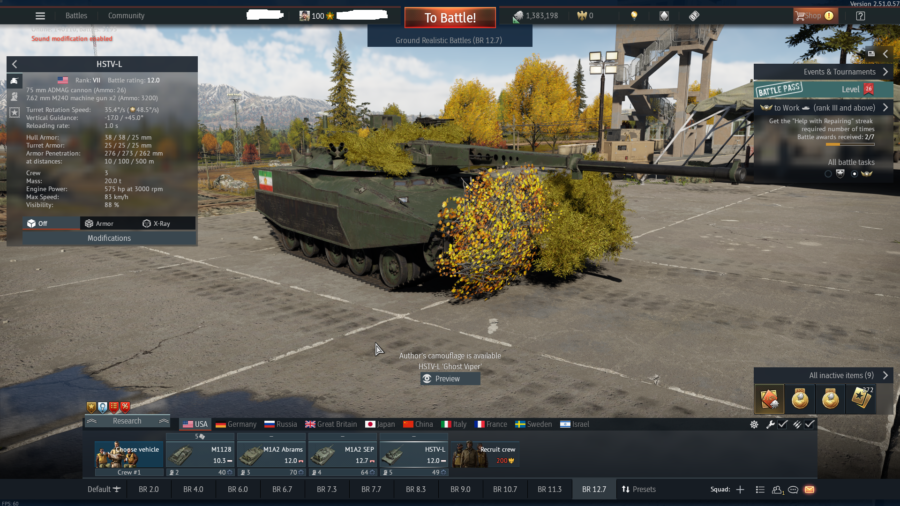Open the Battles menu
The image size is (900, 506).
pyautogui.click(x=76, y=16)
